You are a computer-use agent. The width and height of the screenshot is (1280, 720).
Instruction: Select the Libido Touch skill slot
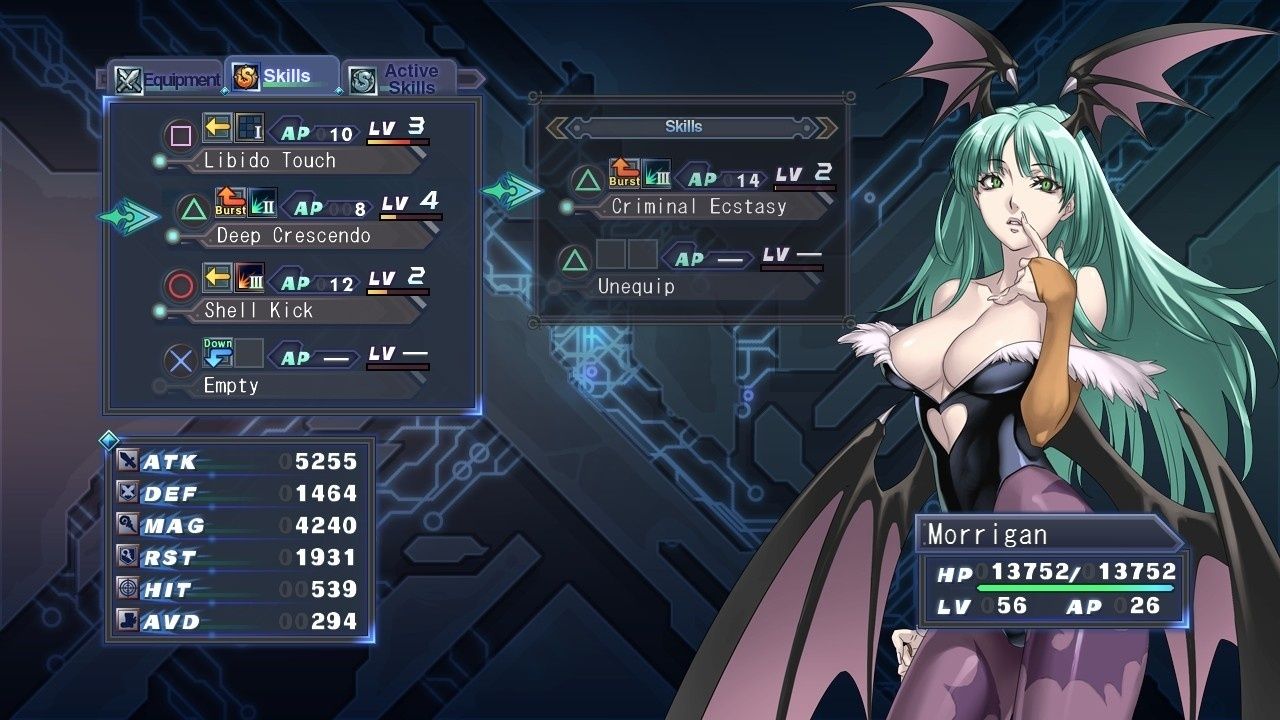(x=295, y=146)
